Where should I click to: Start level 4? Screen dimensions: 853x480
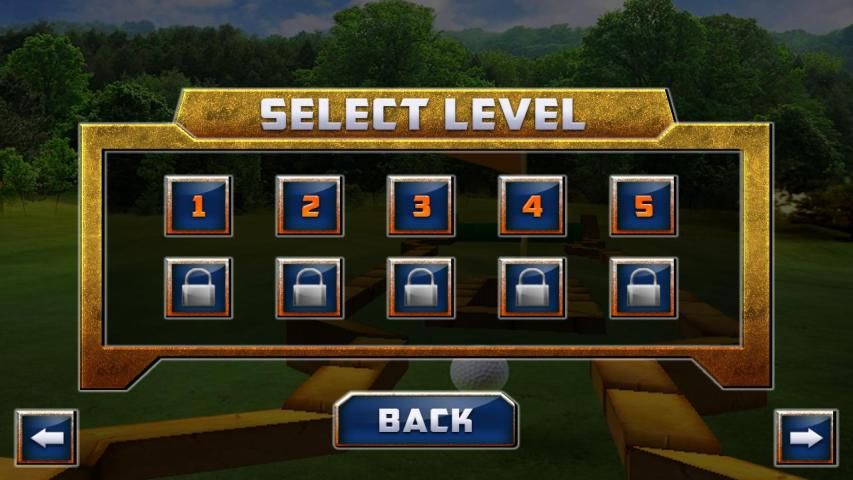click(533, 206)
